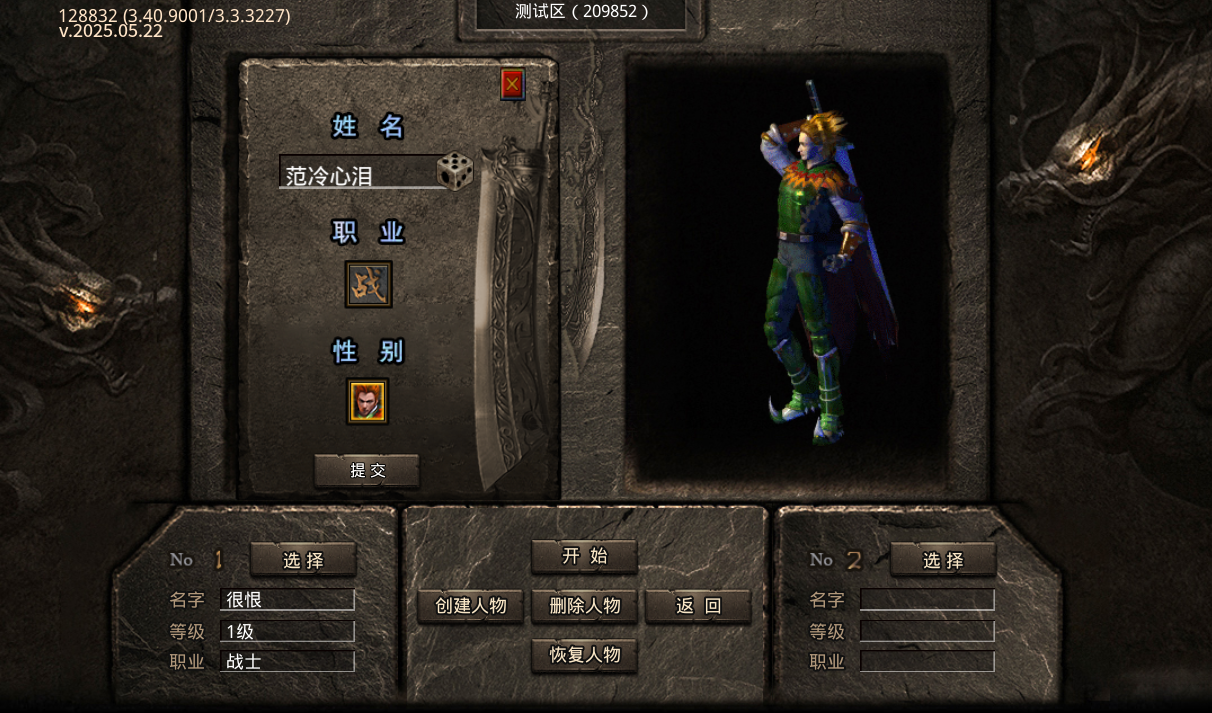This screenshot has height=713, width=1212.
Task: Select character slot No 1
Action: (x=303, y=560)
